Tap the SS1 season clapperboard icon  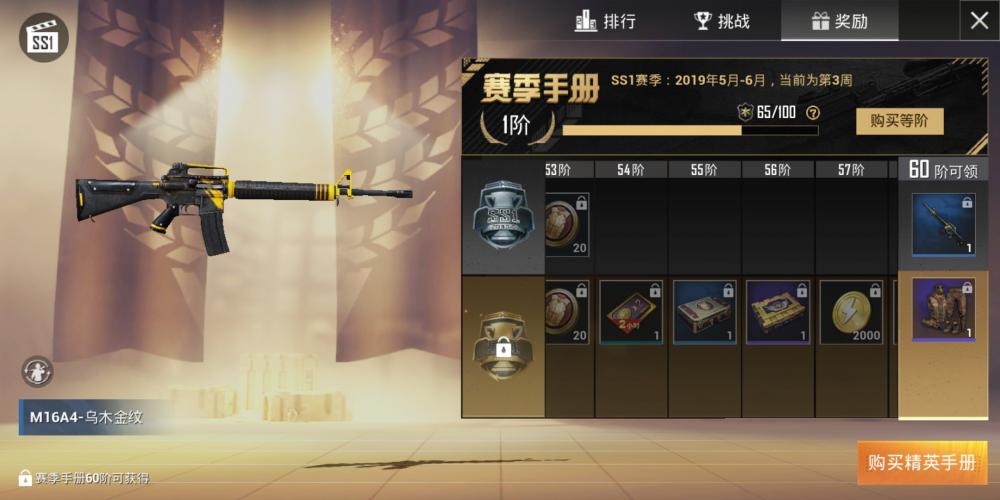tap(42, 37)
